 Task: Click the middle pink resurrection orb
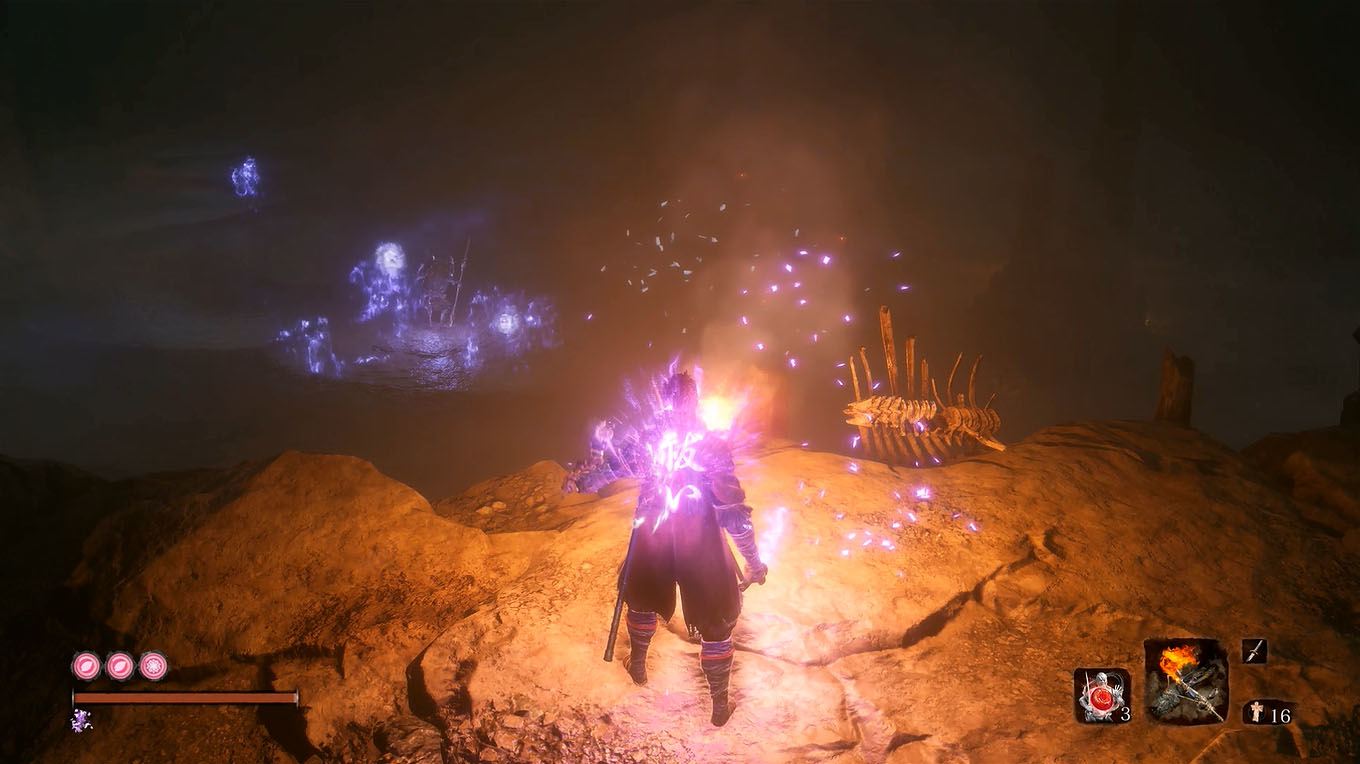[120, 667]
